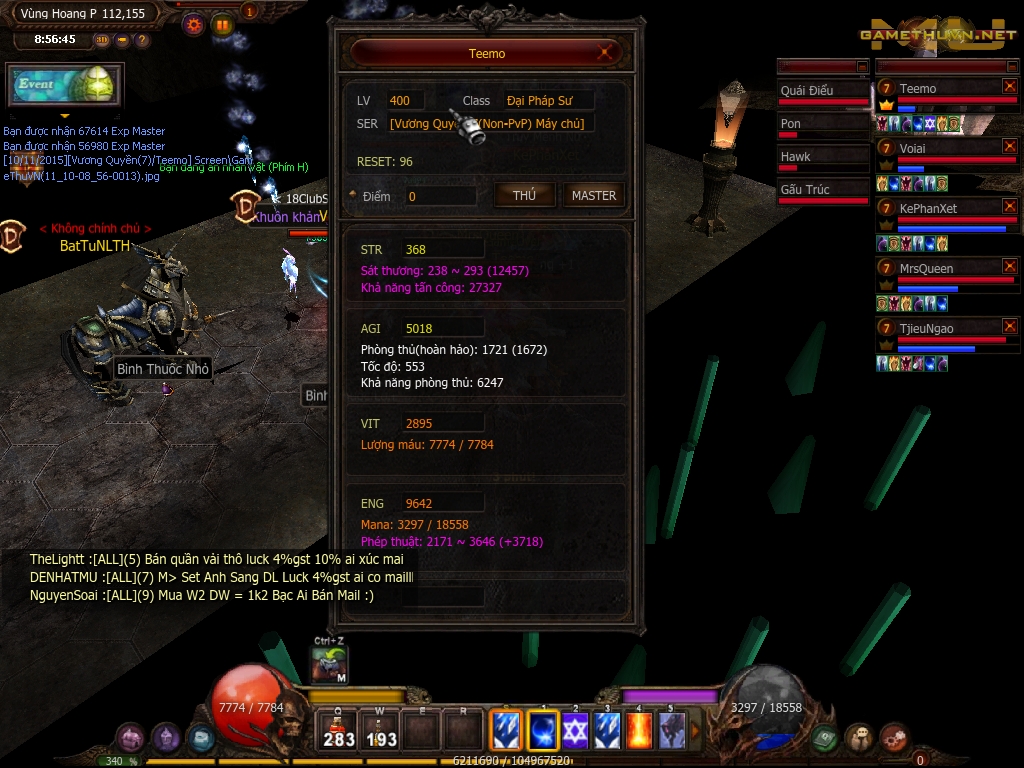
Task: Expand the skill bar with arrow
Action: pos(696,730)
